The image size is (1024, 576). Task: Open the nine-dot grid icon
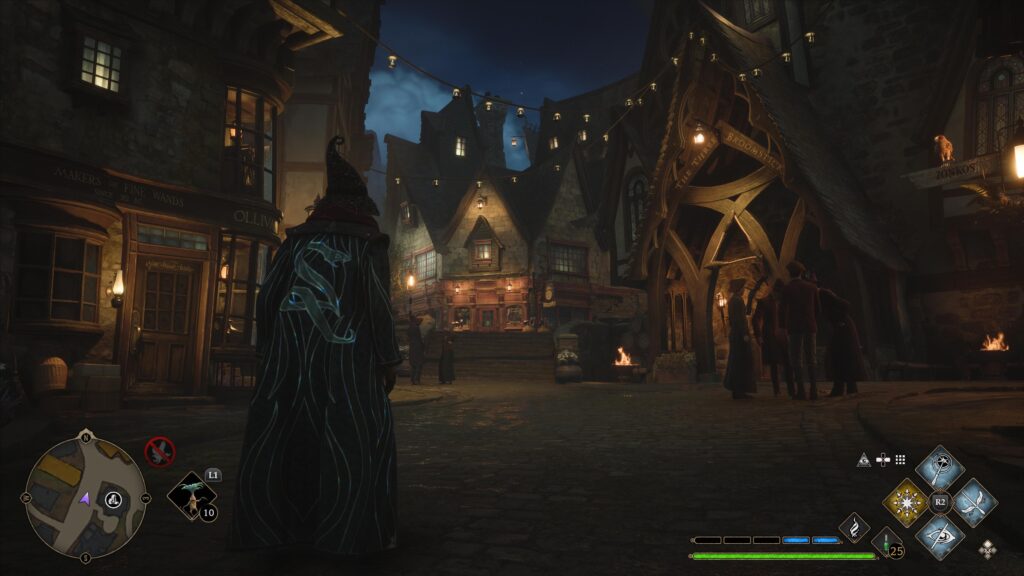tap(900, 460)
